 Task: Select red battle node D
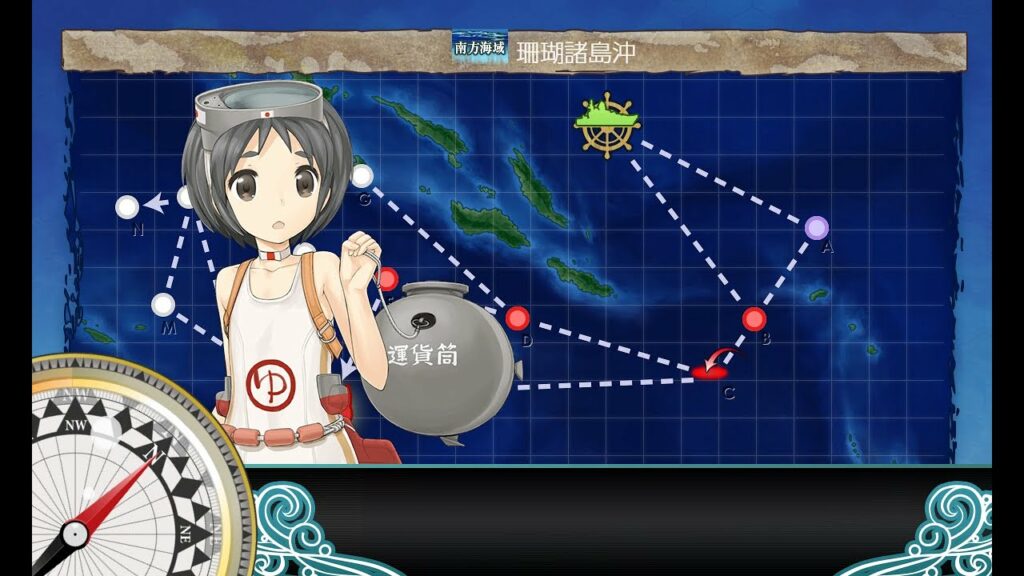516,318
